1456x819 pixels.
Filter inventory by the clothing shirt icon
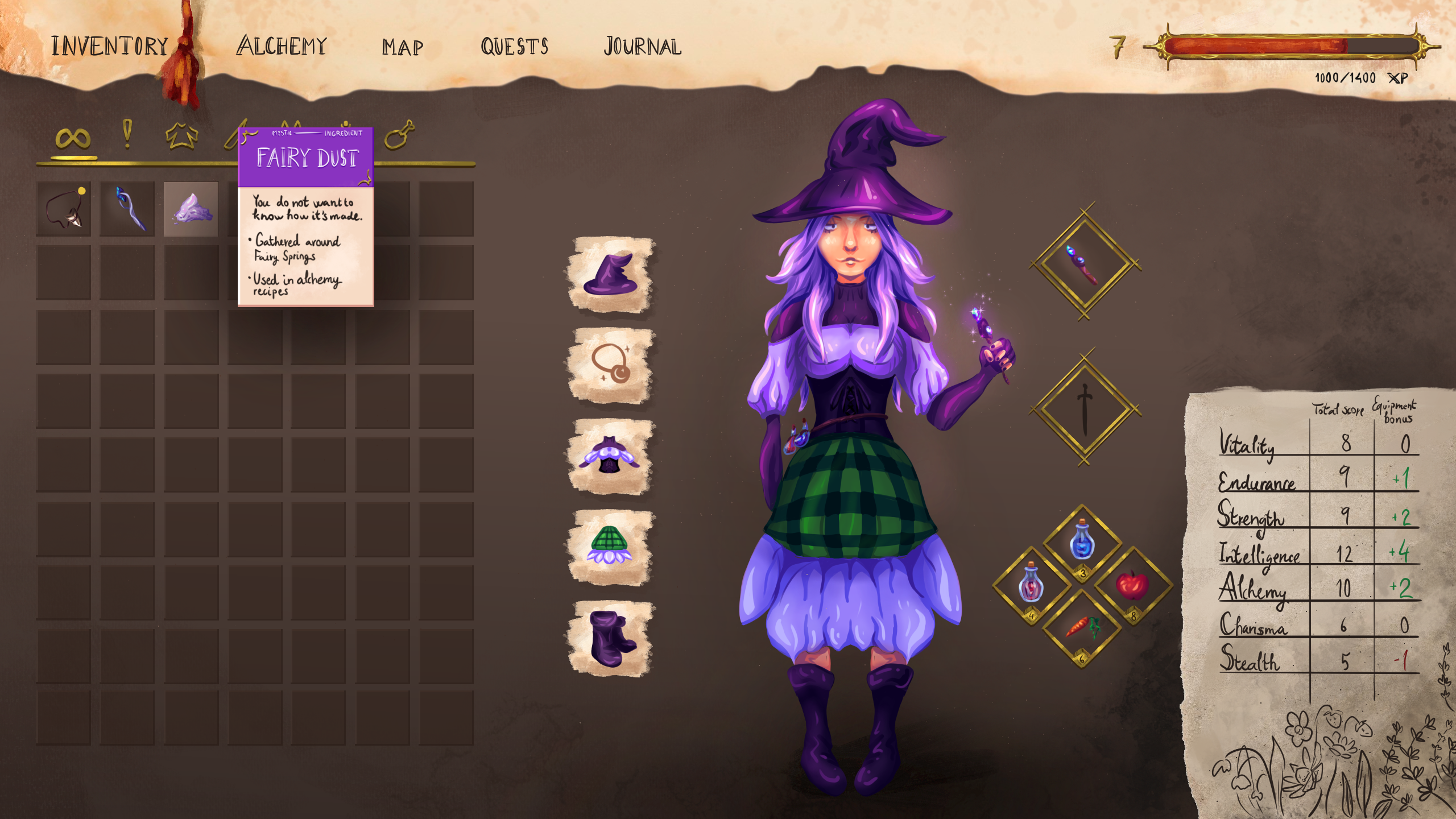(181, 136)
